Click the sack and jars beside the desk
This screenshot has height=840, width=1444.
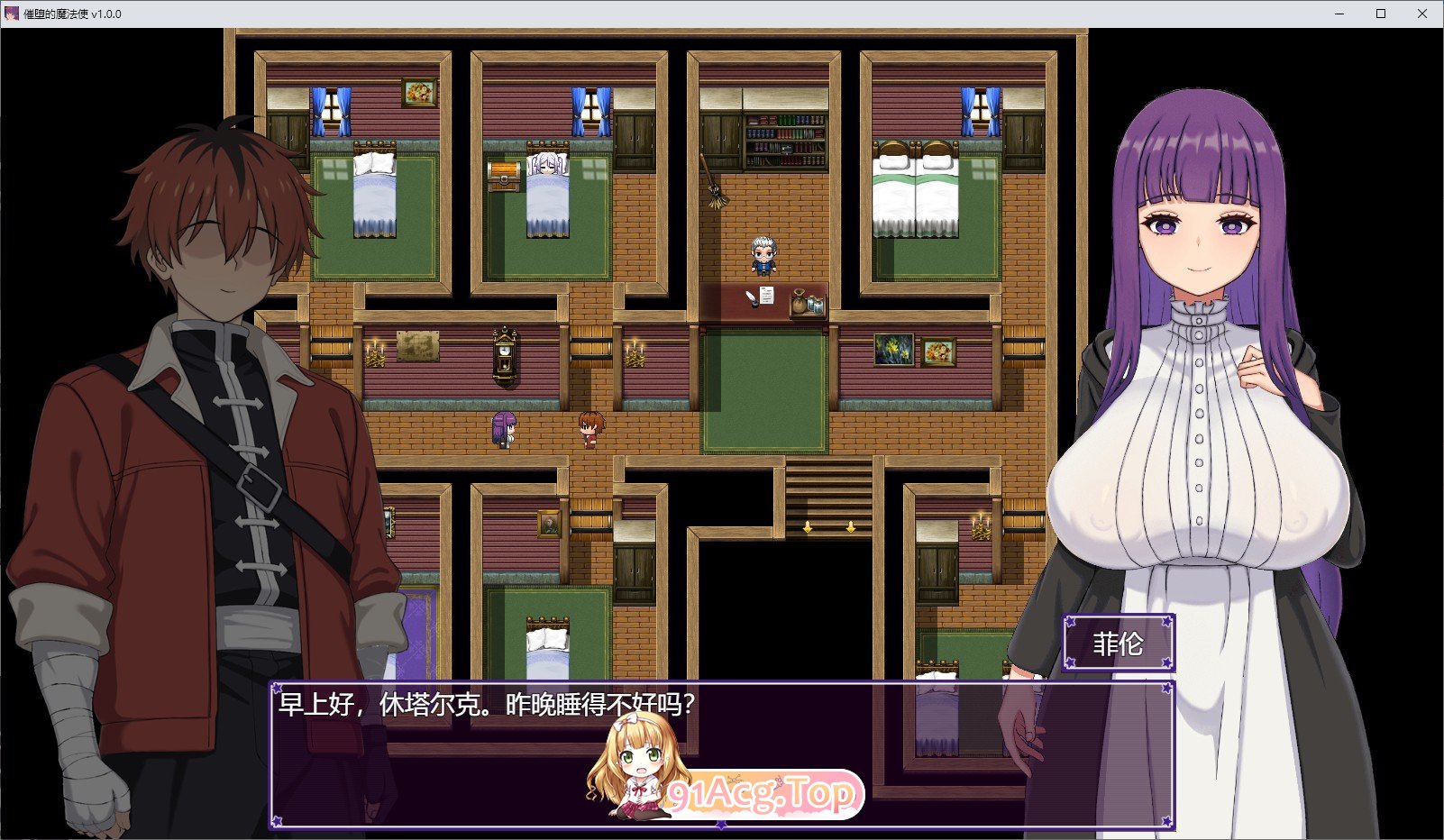808,303
